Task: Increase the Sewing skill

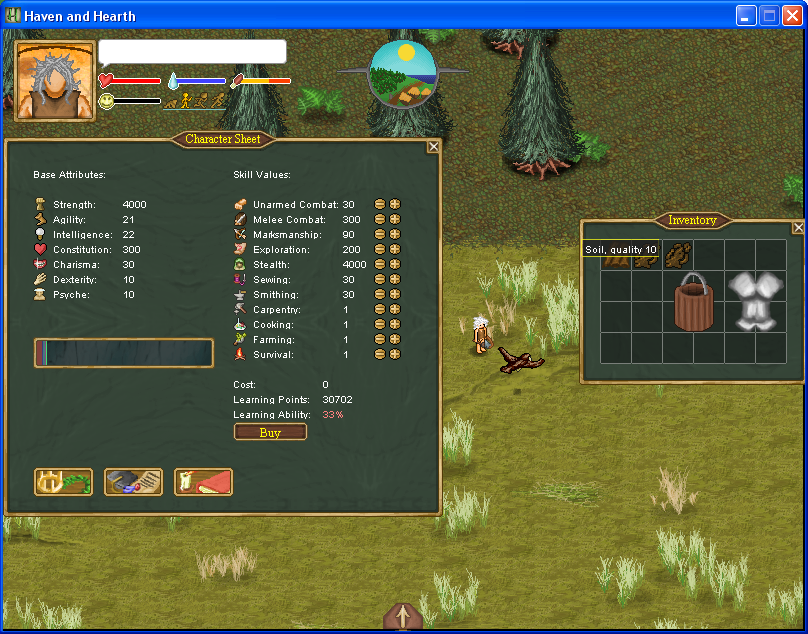Action: click(395, 279)
